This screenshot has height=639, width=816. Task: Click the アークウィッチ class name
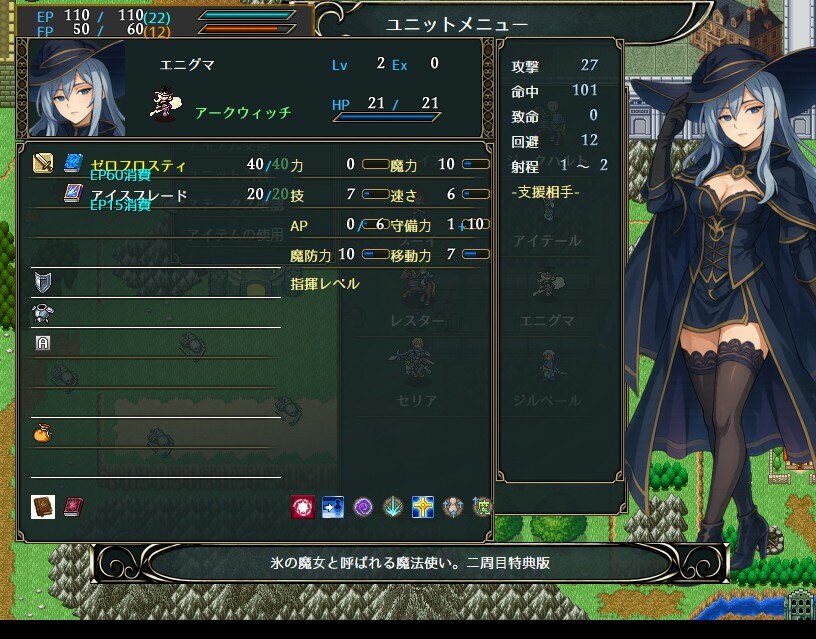(243, 113)
